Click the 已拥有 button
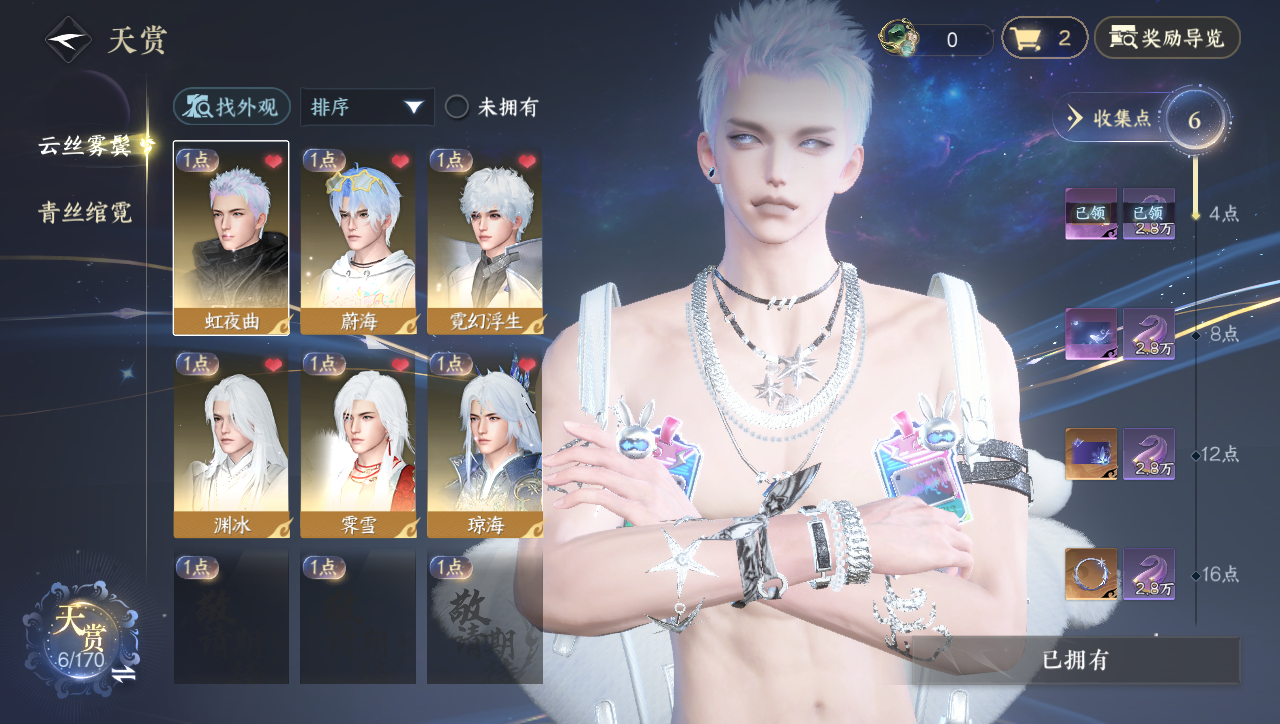The image size is (1280, 724). click(1075, 660)
